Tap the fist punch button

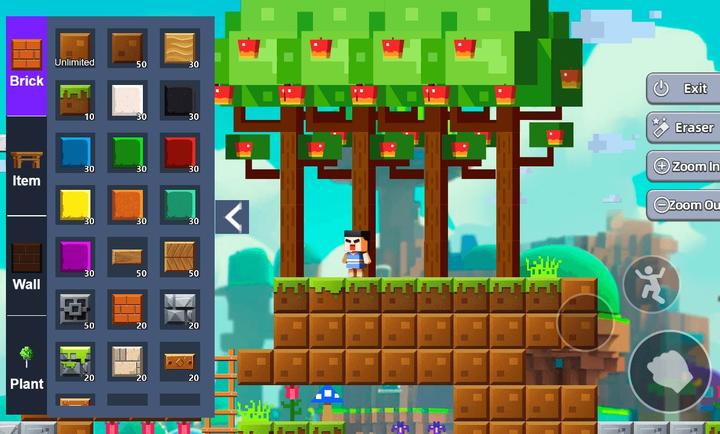(673, 372)
